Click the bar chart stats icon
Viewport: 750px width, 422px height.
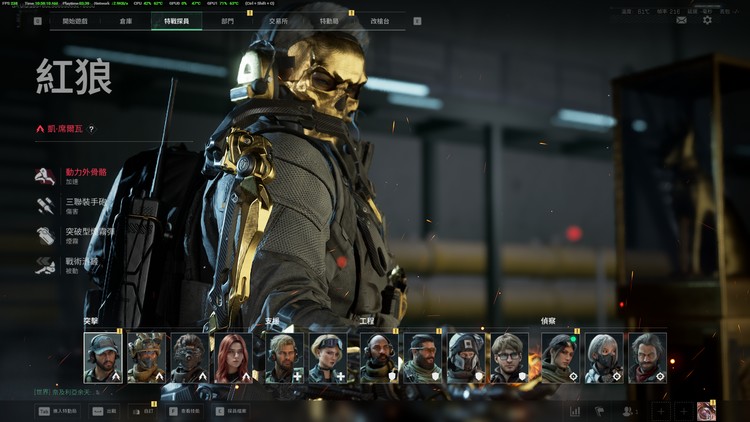click(575, 411)
